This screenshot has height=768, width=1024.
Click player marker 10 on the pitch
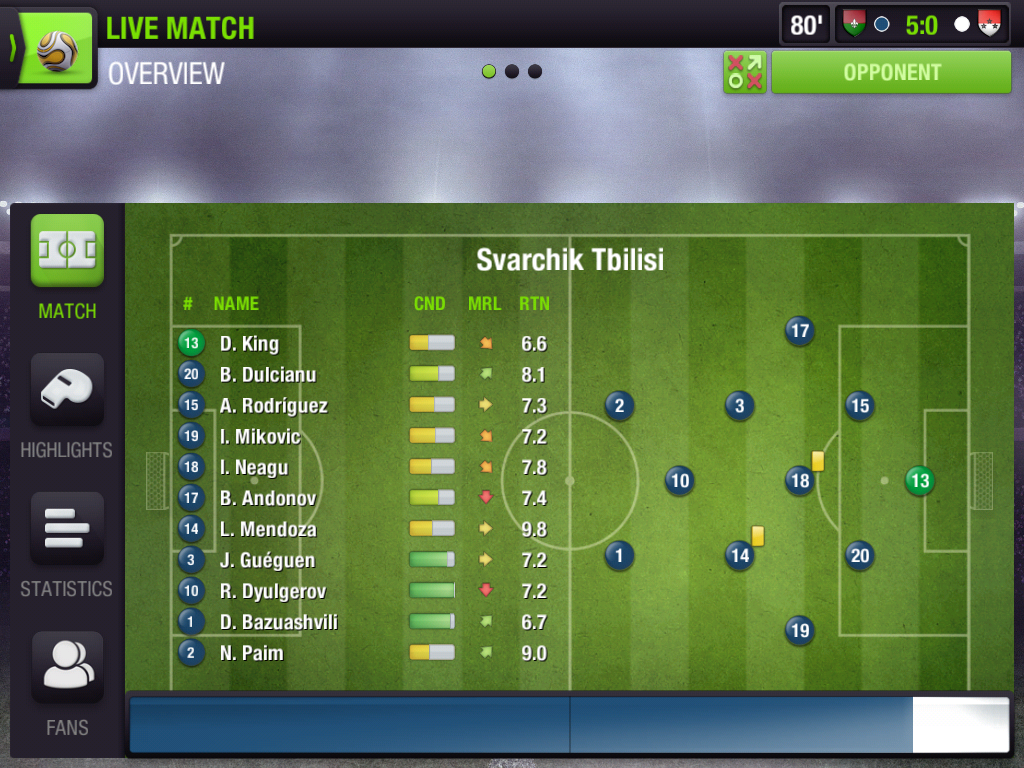(x=680, y=481)
